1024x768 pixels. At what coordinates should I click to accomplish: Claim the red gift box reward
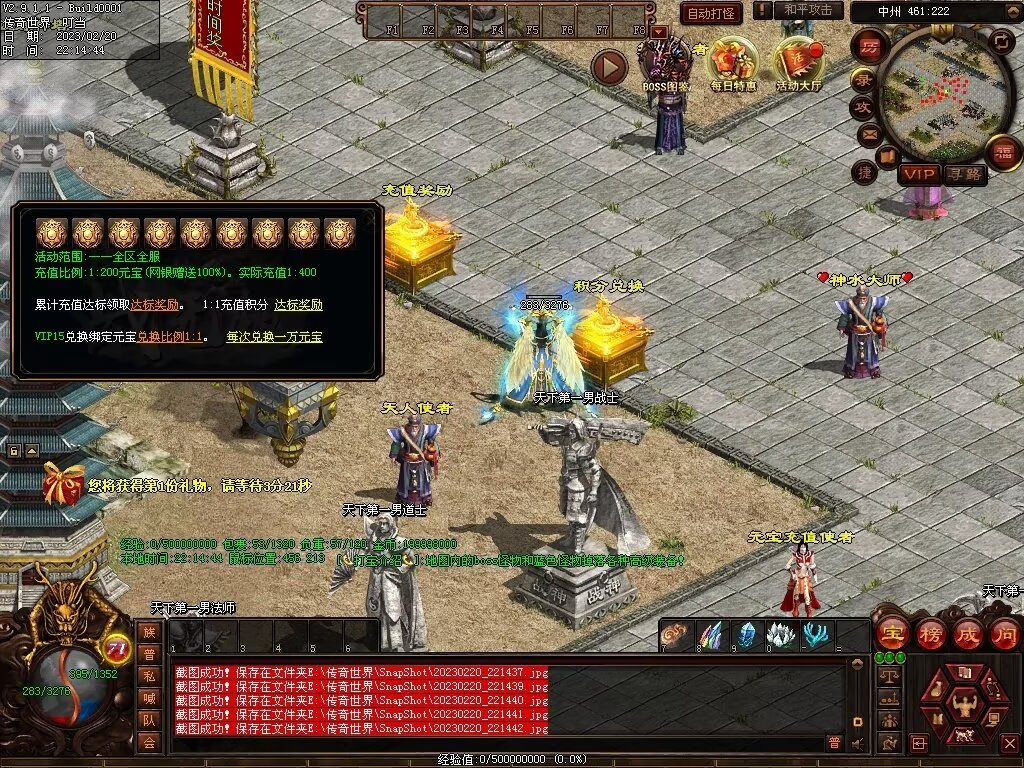coord(63,483)
